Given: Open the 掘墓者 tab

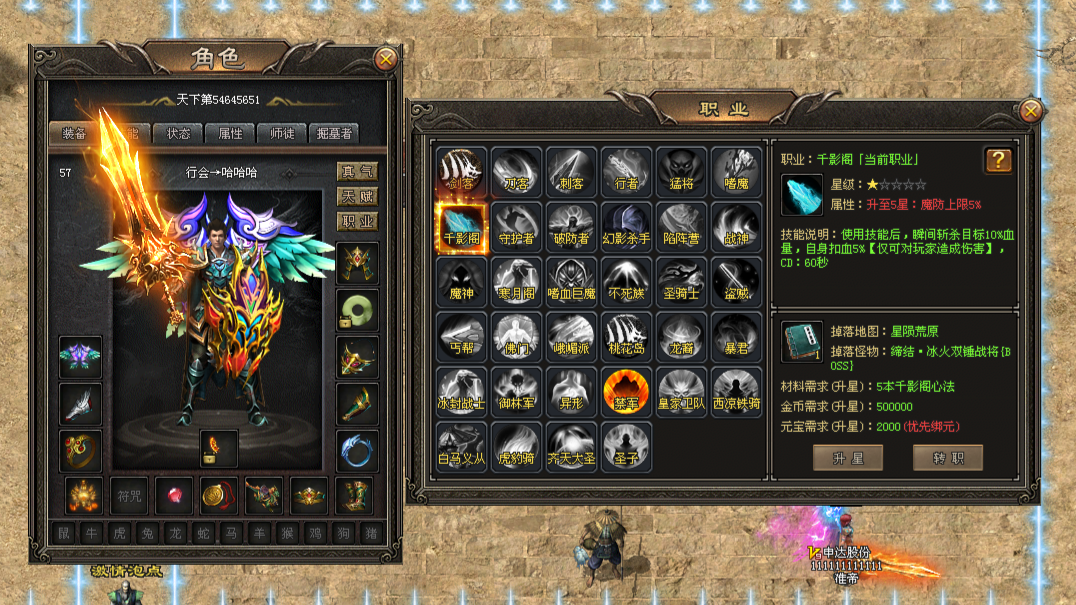Looking at the screenshot, I should click(x=333, y=133).
